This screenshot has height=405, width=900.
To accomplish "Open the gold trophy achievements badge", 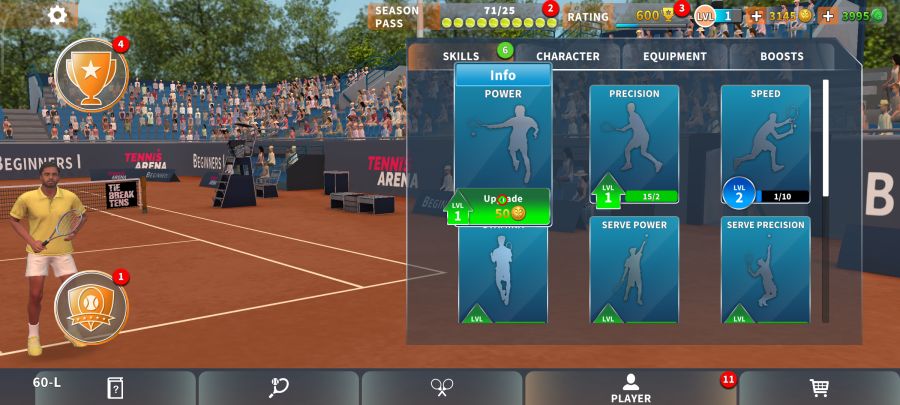I will coord(91,74).
